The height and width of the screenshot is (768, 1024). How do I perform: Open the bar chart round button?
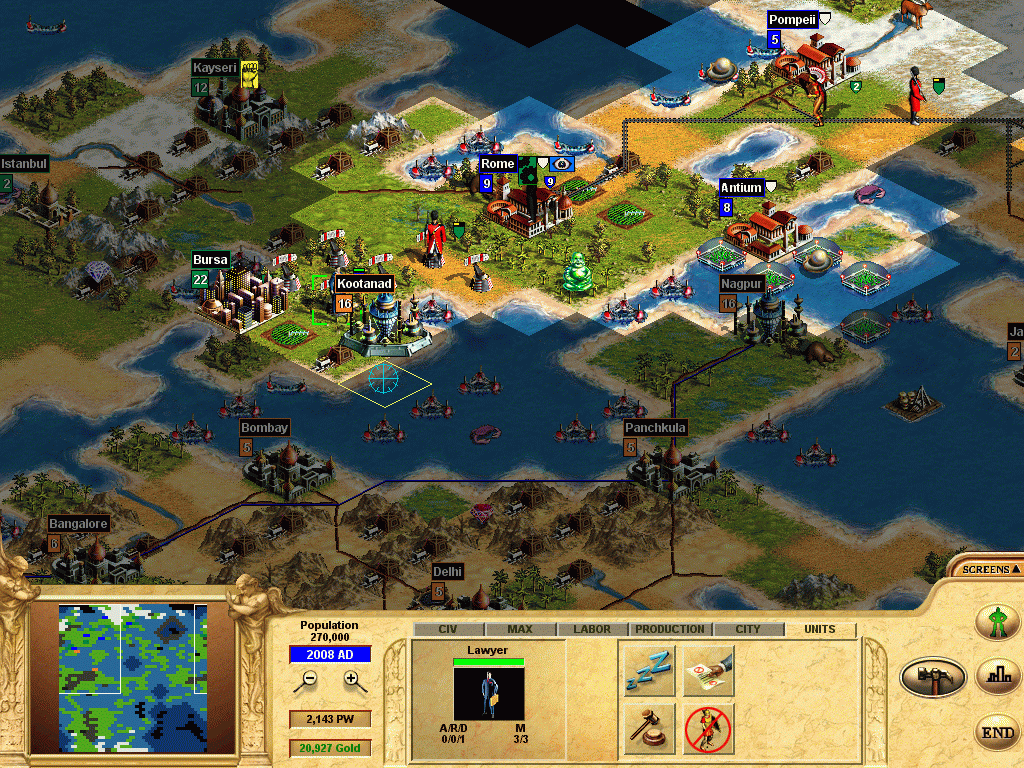pos(997,677)
